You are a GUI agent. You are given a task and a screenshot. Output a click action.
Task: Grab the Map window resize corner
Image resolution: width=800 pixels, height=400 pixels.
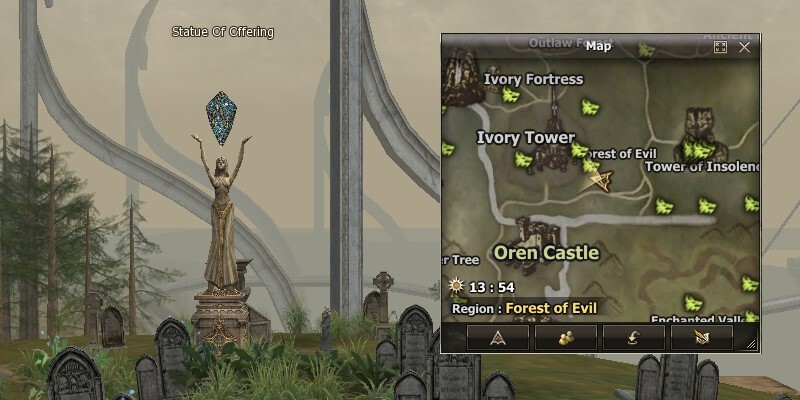[751, 344]
